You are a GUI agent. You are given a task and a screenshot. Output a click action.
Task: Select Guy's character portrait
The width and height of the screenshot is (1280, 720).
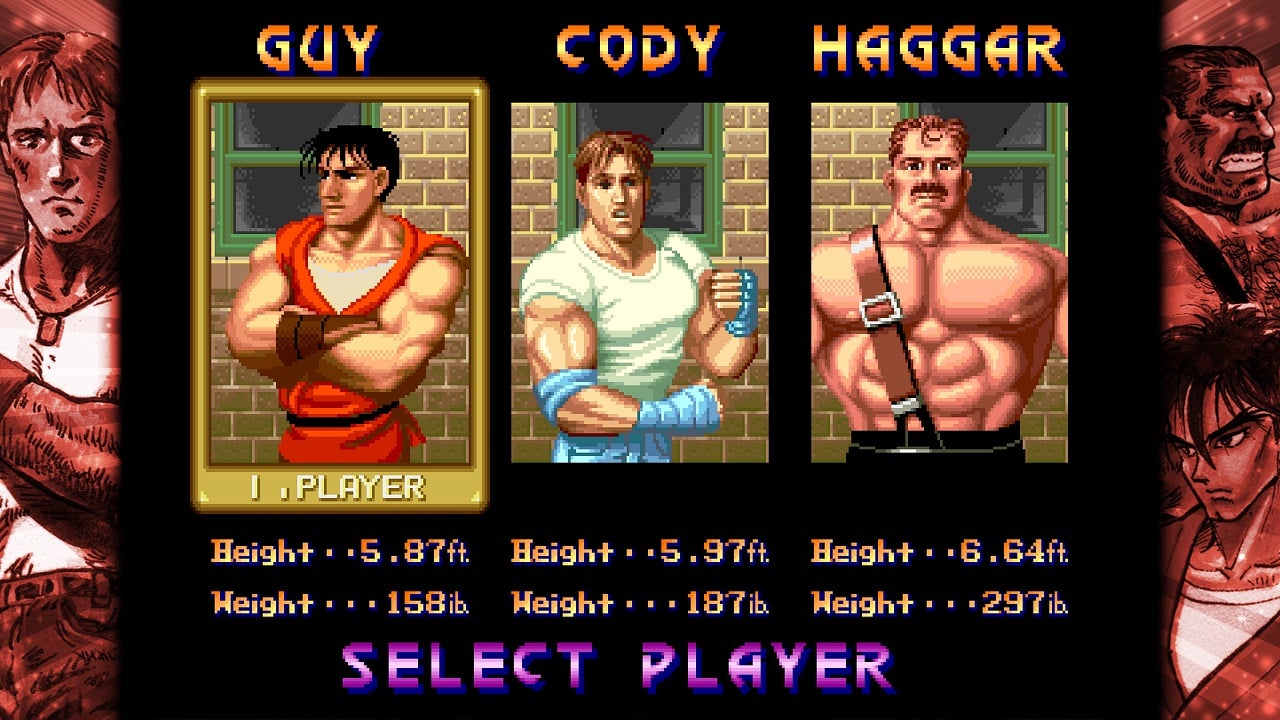(x=340, y=283)
